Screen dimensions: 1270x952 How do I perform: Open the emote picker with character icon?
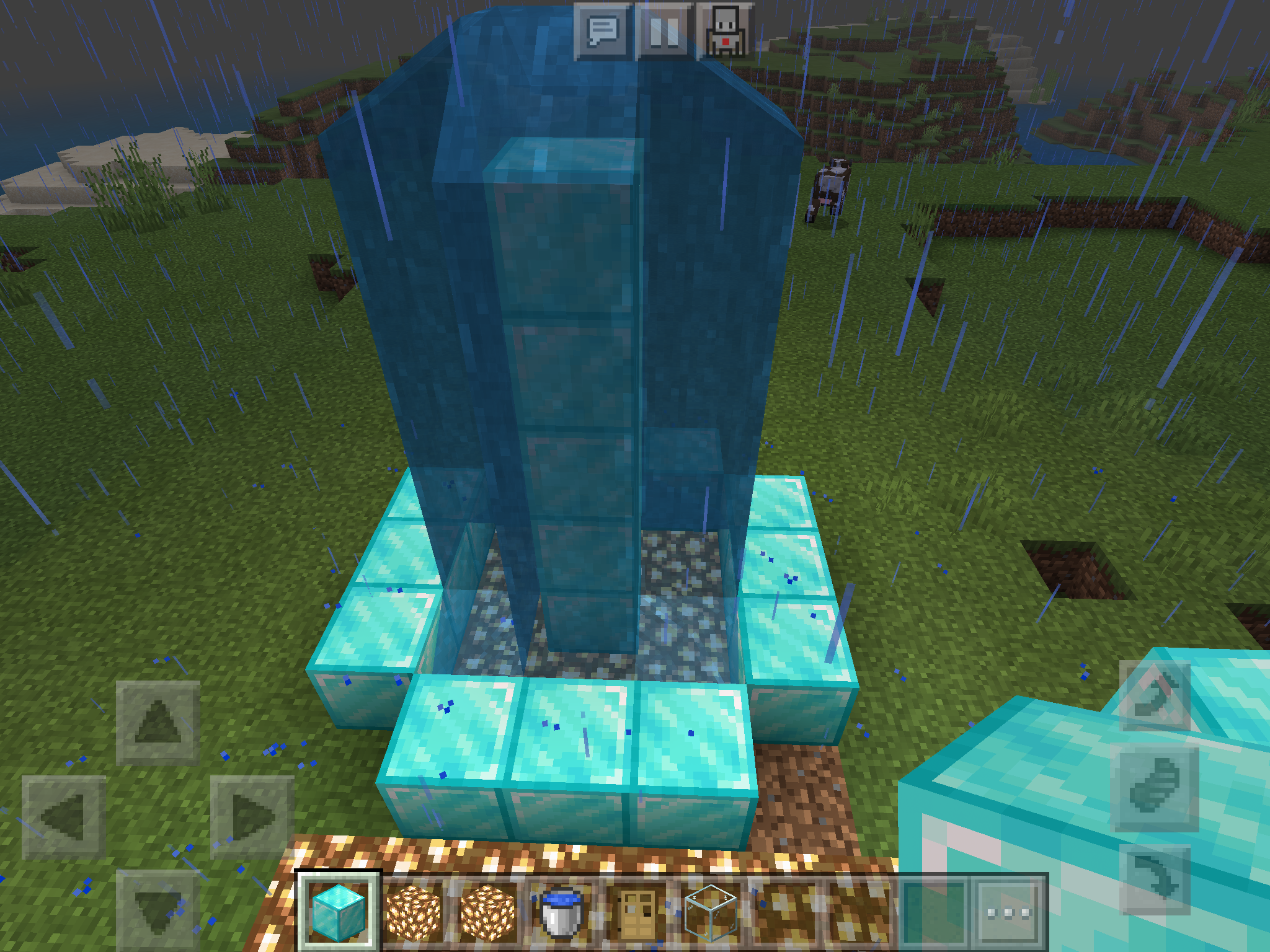[724, 30]
